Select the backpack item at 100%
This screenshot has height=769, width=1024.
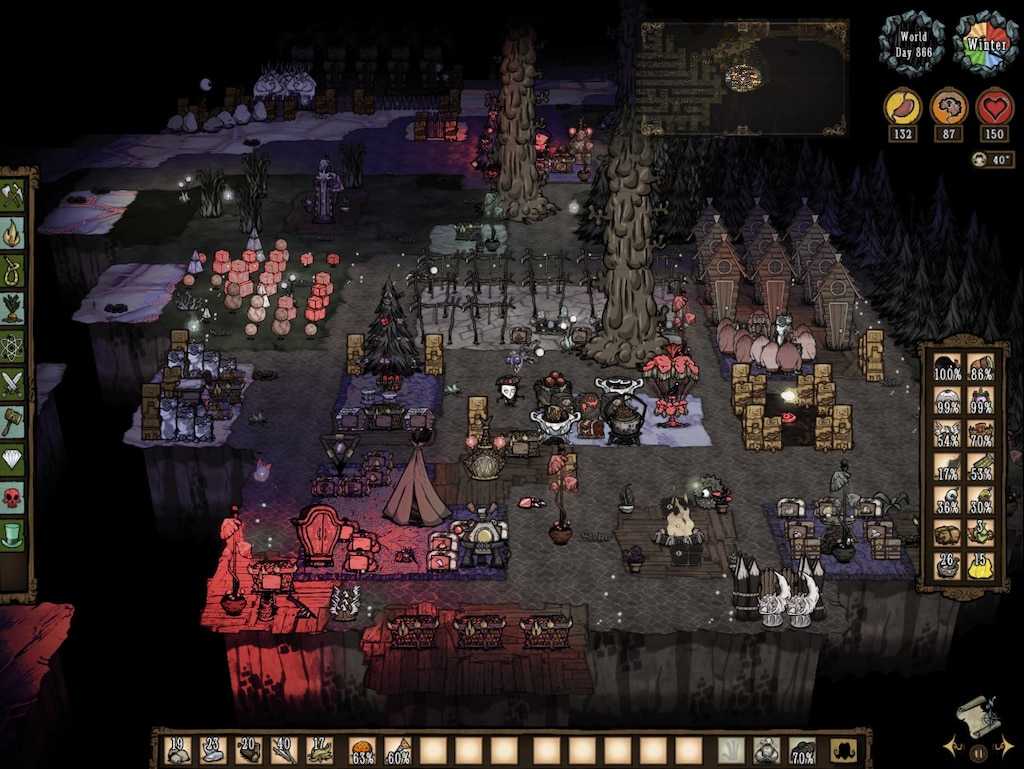click(946, 370)
